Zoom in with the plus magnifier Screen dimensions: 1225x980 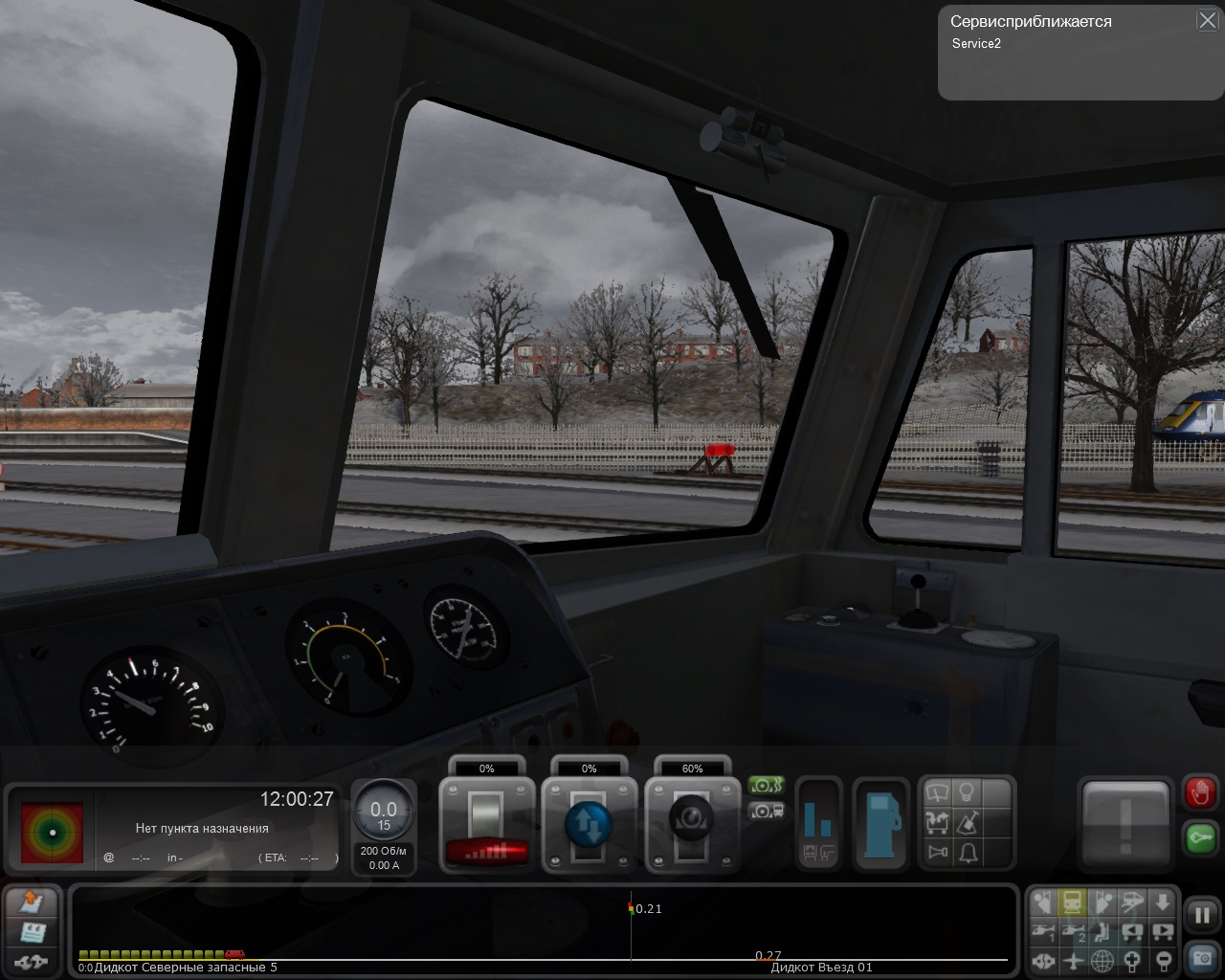(1133, 960)
